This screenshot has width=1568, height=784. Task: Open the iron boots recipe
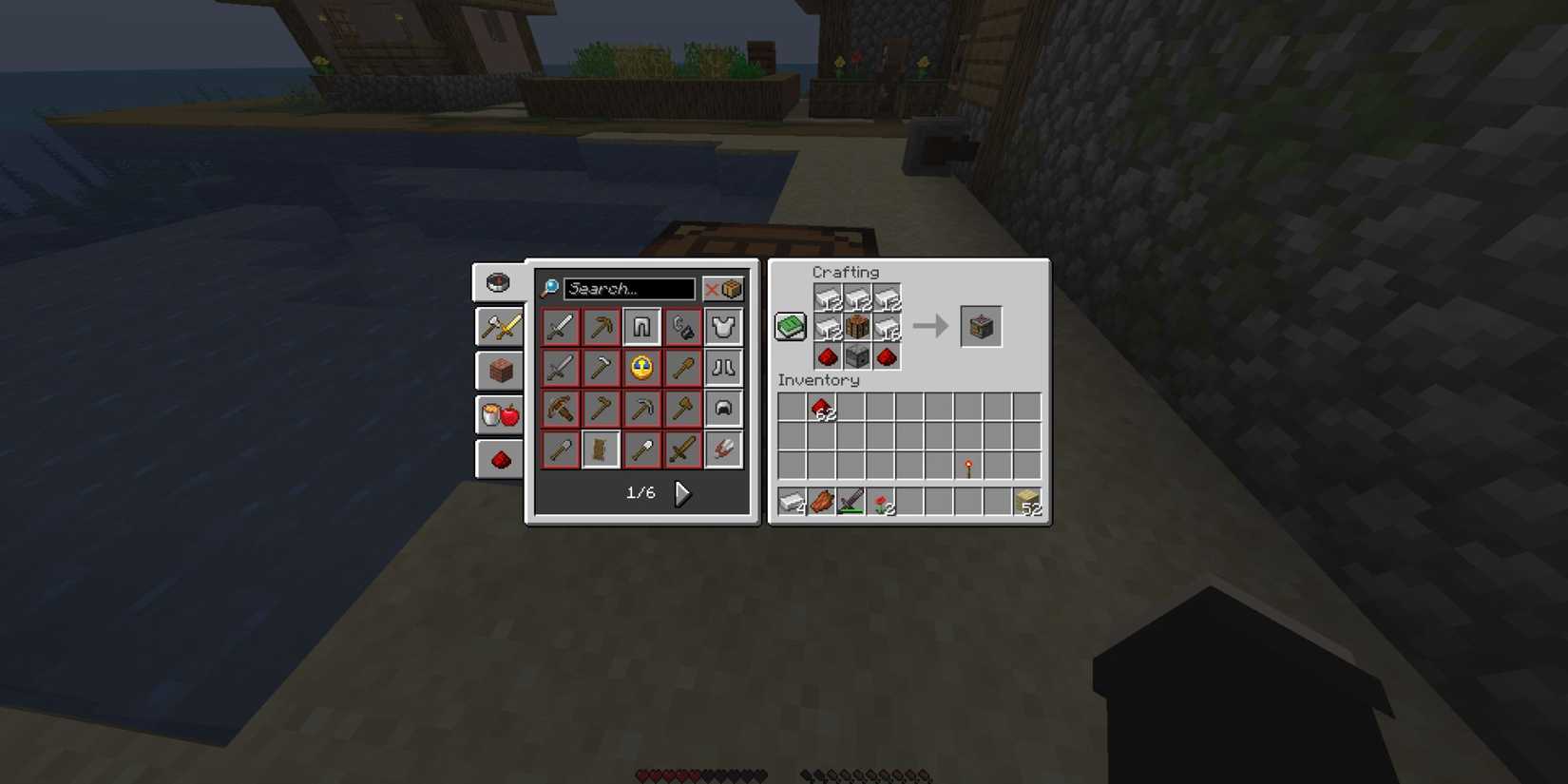click(x=724, y=368)
